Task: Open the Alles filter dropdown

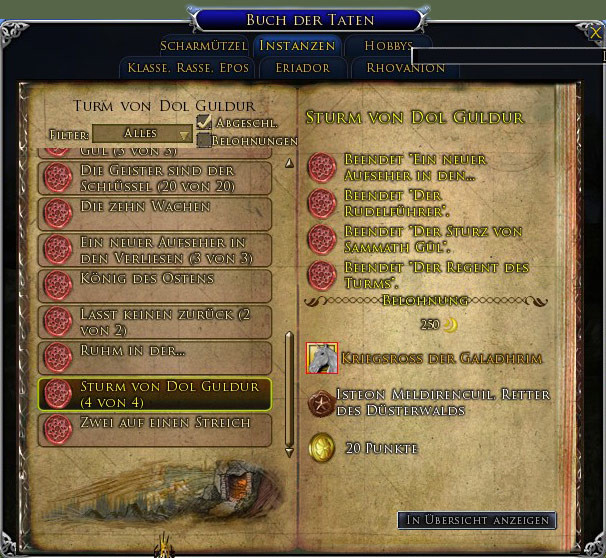Action: click(143, 133)
